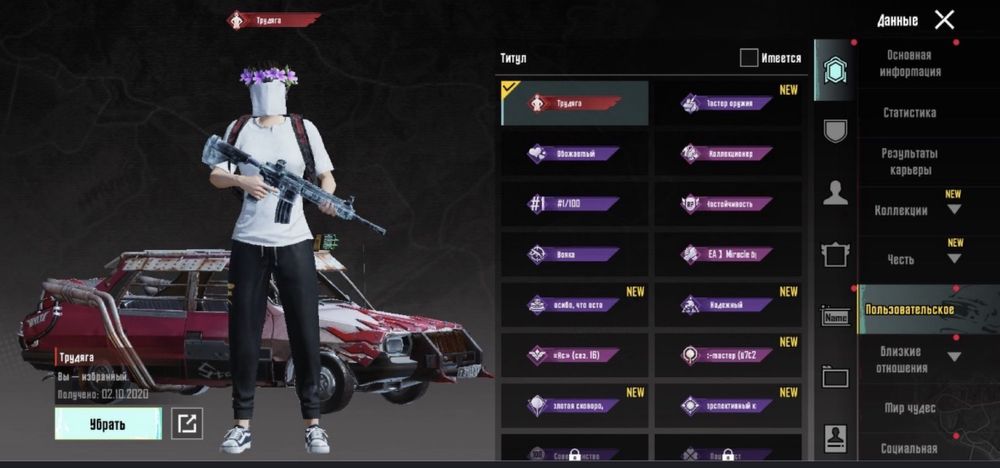Open Основная информация section

tap(909, 64)
